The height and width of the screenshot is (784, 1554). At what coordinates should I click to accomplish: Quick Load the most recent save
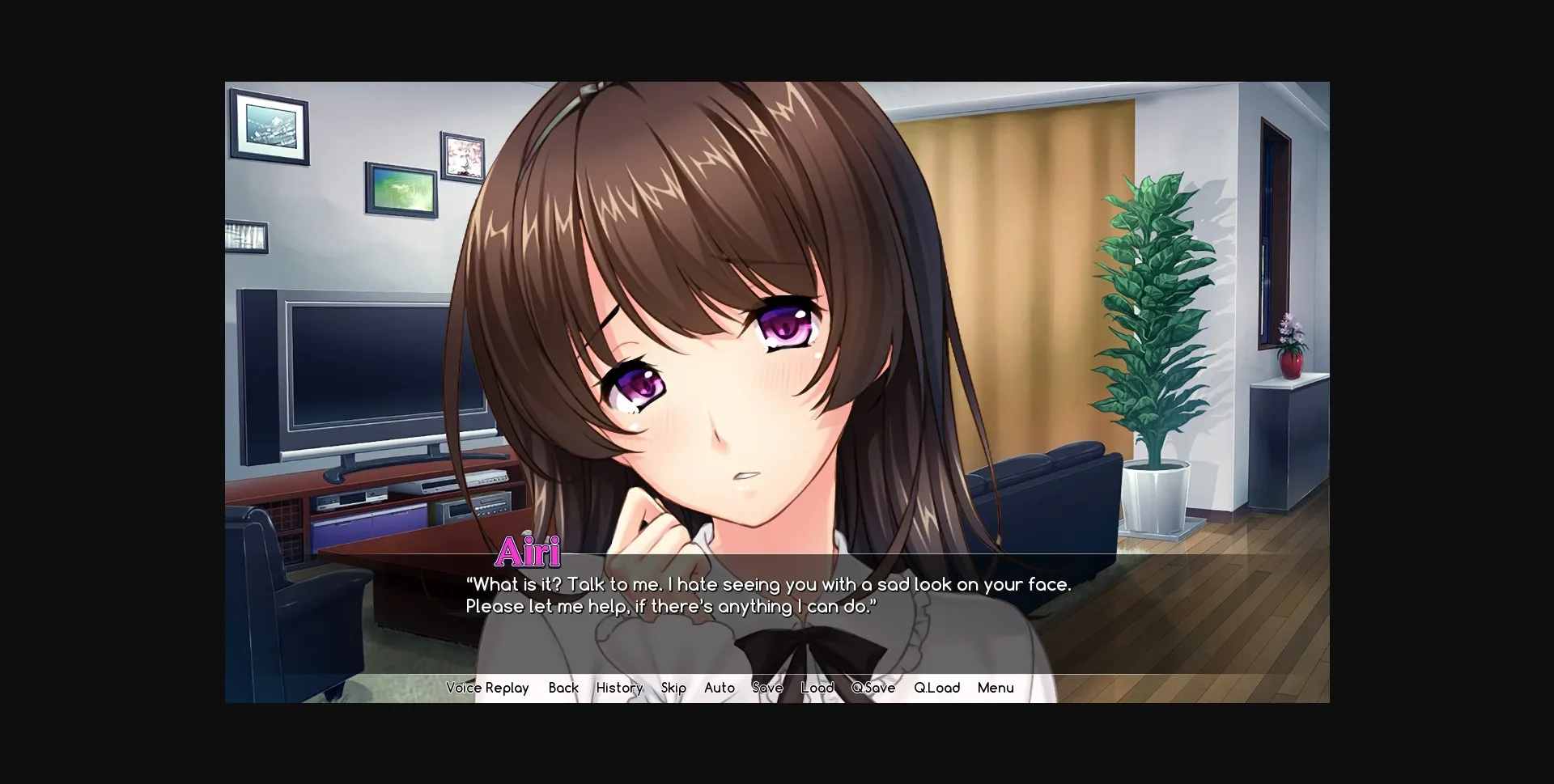(x=936, y=688)
